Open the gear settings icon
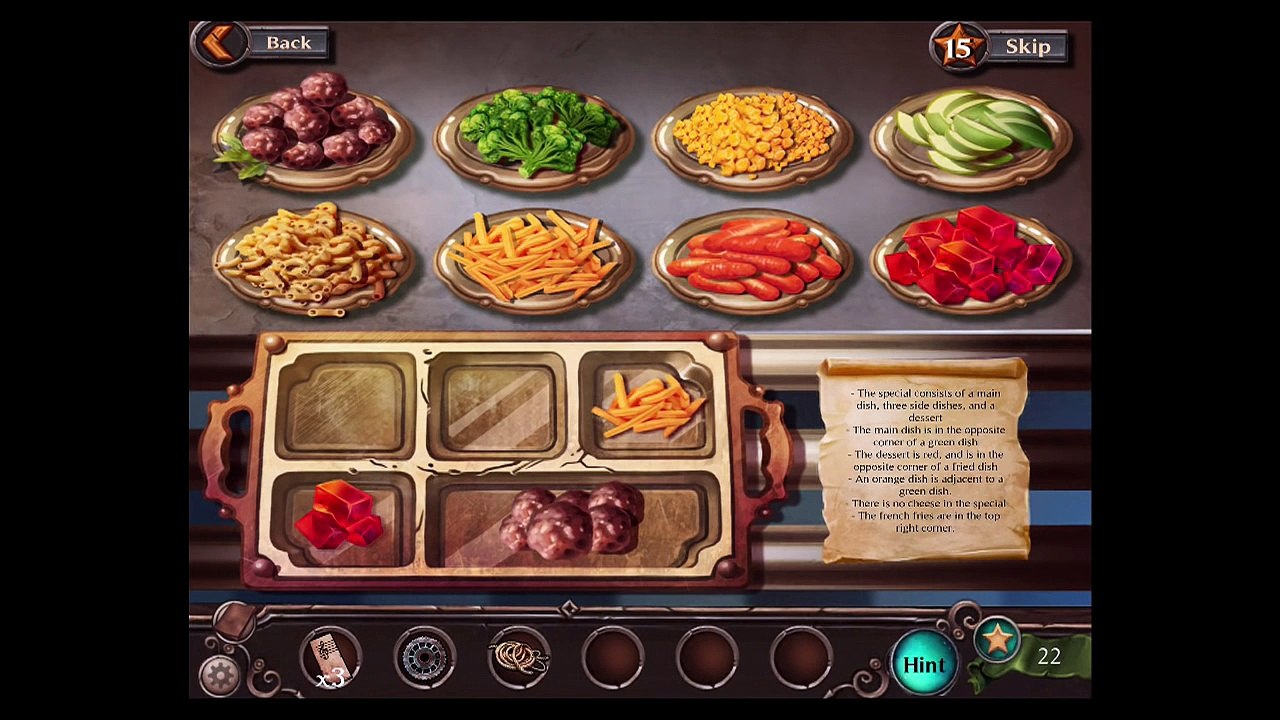Viewport: 1280px width, 720px height. point(219,676)
